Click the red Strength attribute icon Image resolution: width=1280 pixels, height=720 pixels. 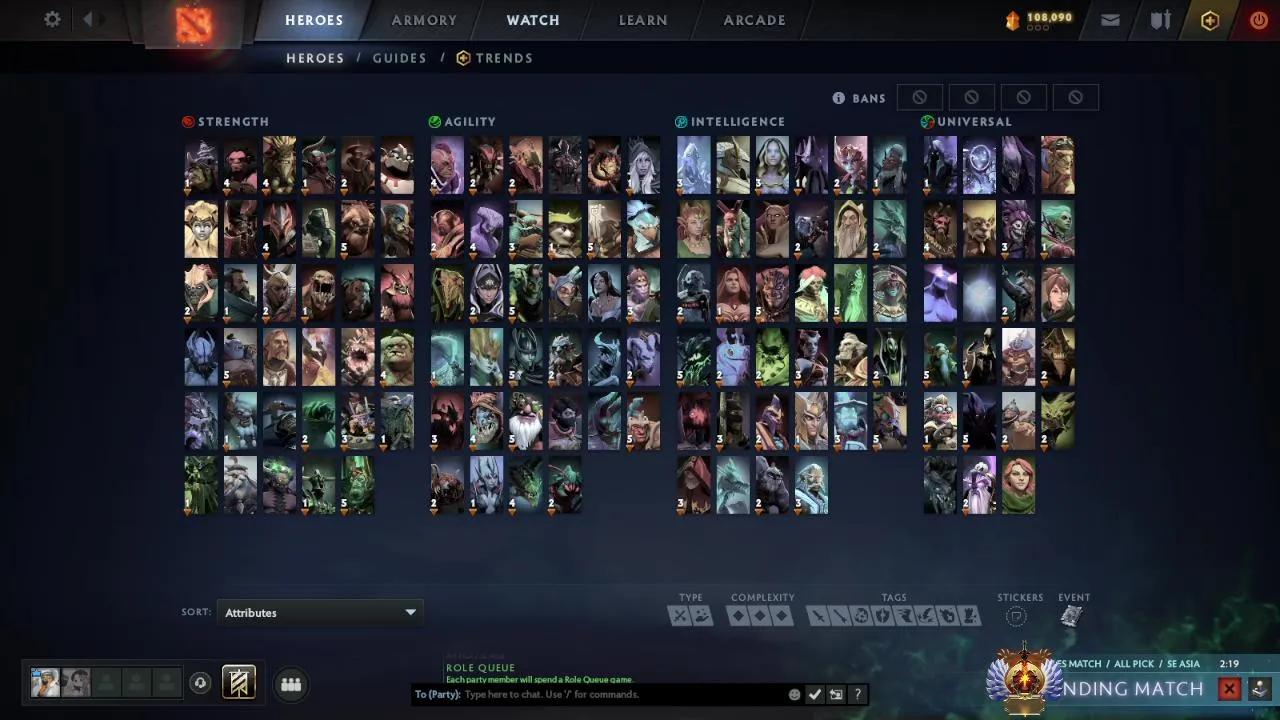point(188,121)
